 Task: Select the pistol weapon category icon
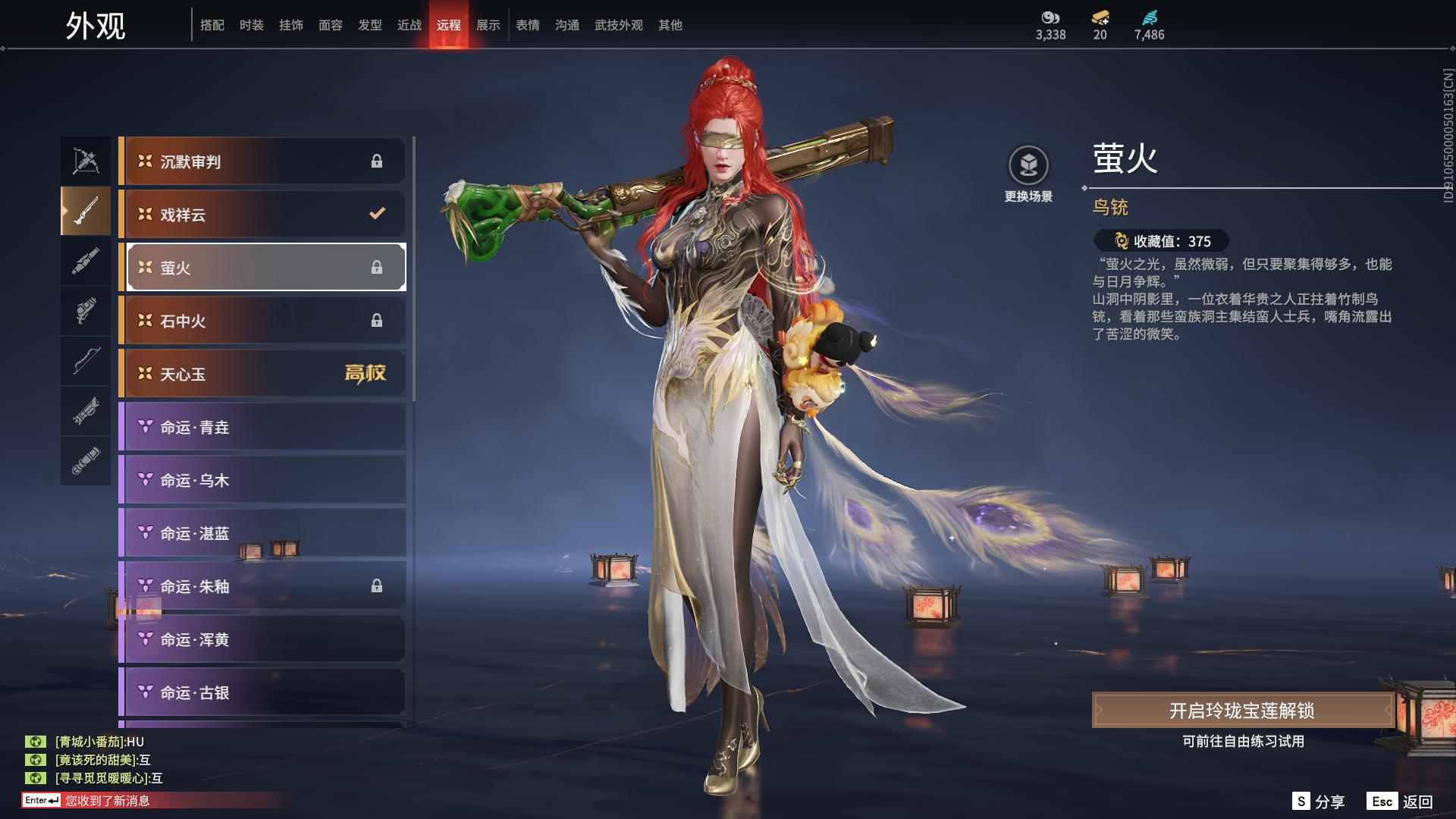pos(86,312)
